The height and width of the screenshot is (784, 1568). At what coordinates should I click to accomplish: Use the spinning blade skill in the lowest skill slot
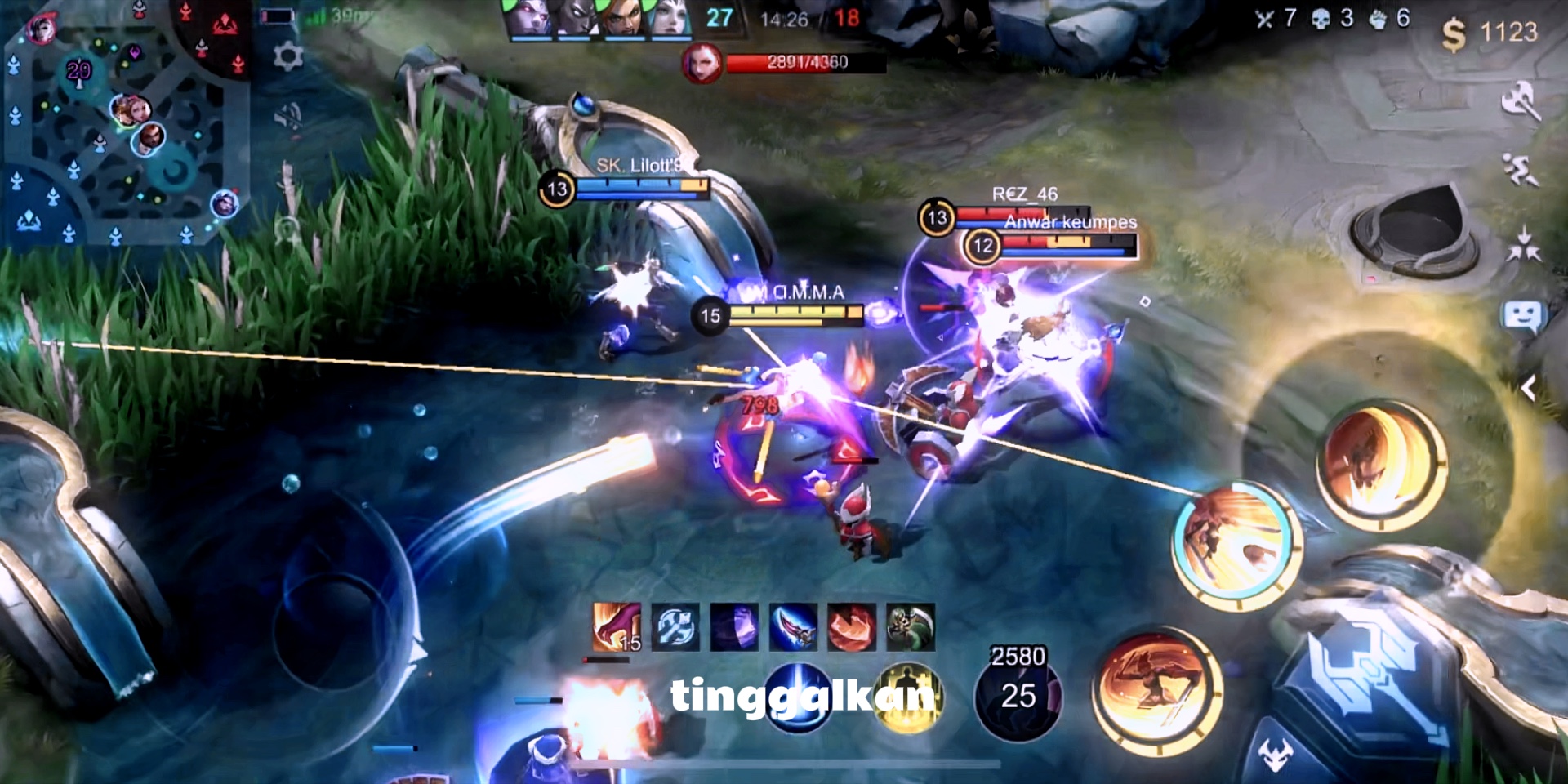pyautogui.click(x=1157, y=691)
